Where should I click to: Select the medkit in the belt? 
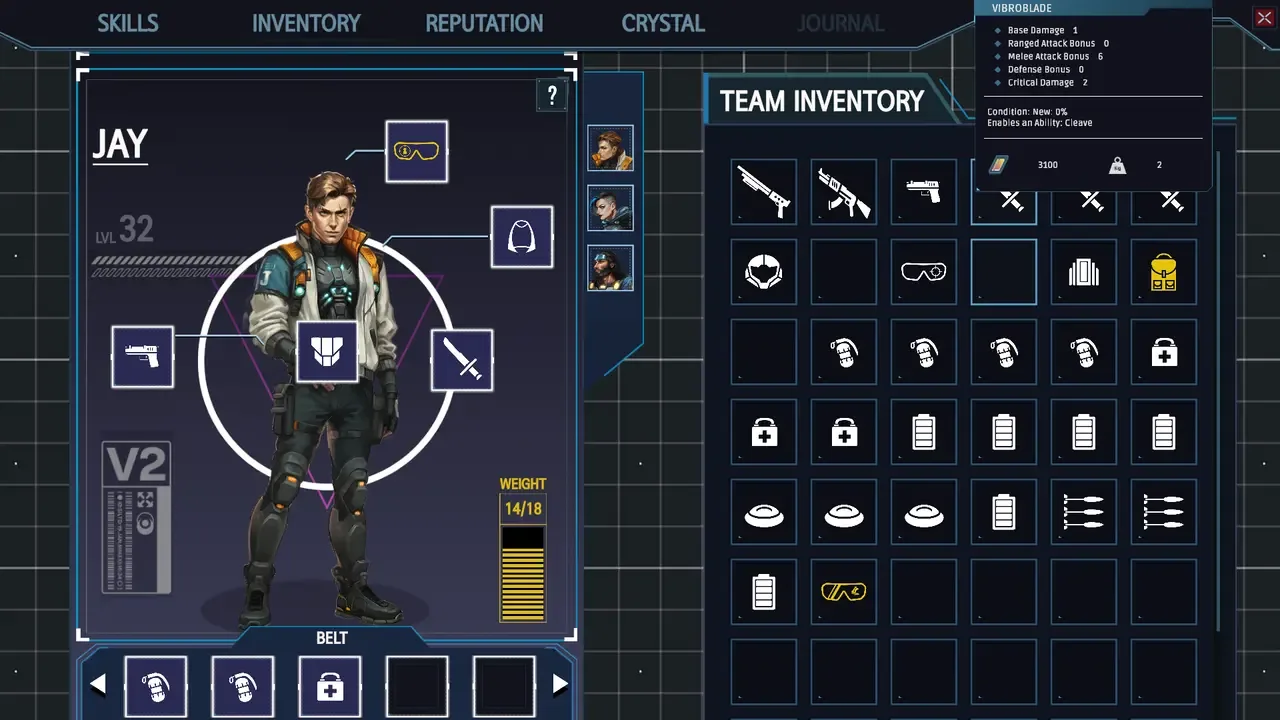(330, 688)
